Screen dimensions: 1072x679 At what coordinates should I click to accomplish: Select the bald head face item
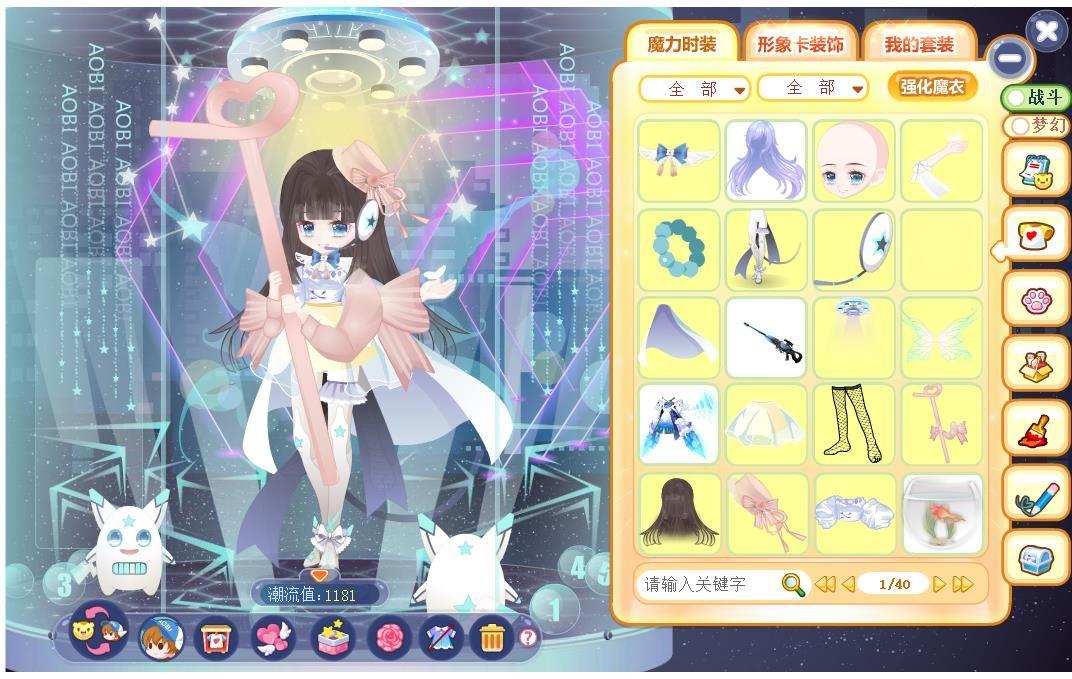[854, 161]
